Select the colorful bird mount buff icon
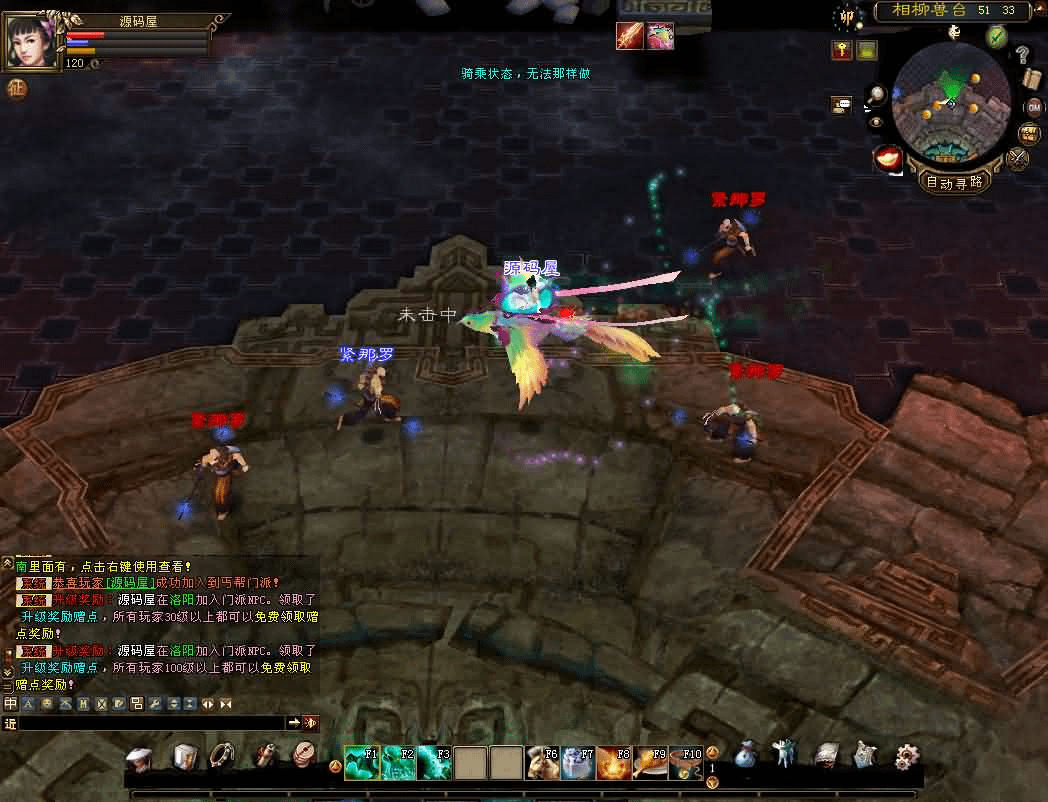 [660, 36]
